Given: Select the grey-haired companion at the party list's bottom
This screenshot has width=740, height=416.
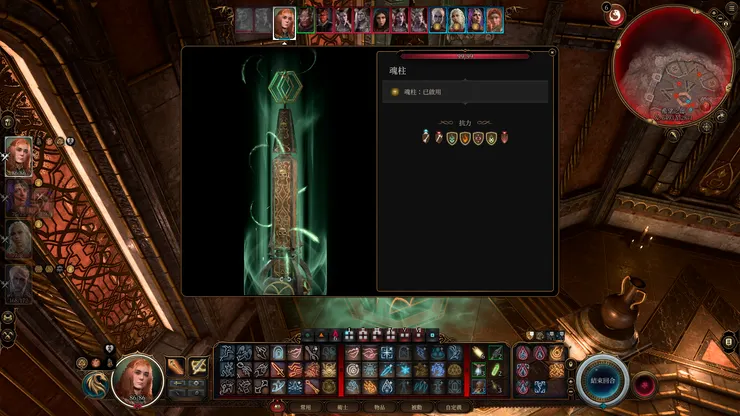Looking at the screenshot, I should pyautogui.click(x=19, y=283).
